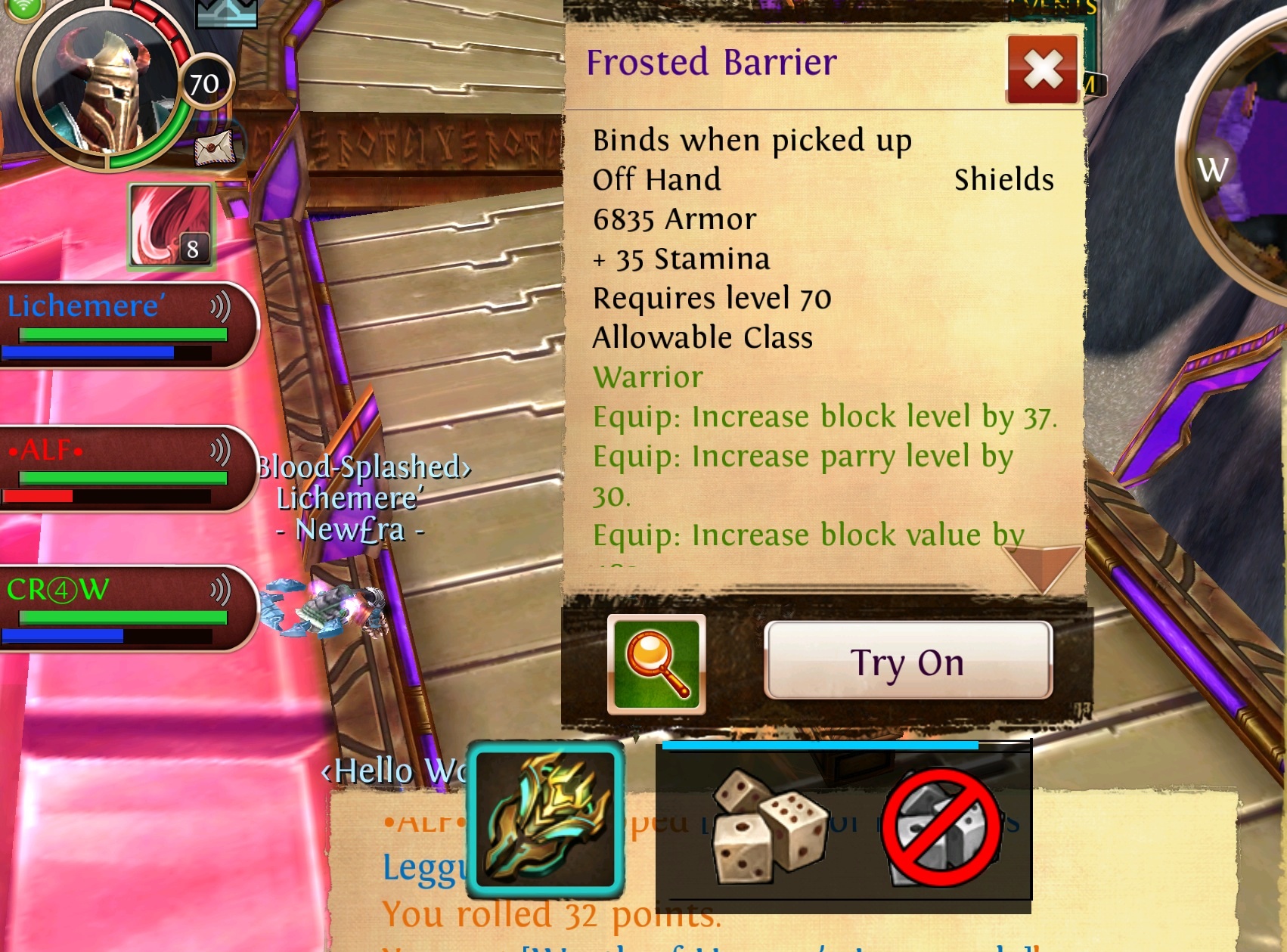Open the minimap compass
Viewport: 1287px width, 952px height.
pos(1240,166)
